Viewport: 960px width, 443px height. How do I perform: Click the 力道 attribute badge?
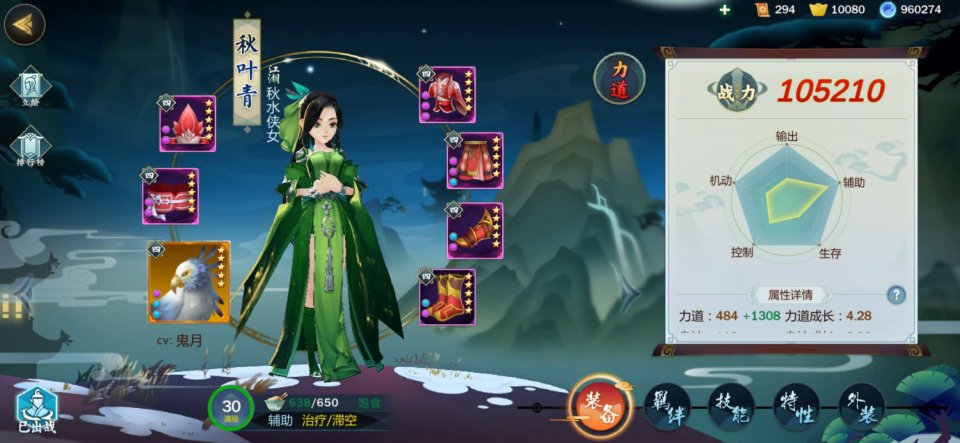pyautogui.click(x=619, y=79)
